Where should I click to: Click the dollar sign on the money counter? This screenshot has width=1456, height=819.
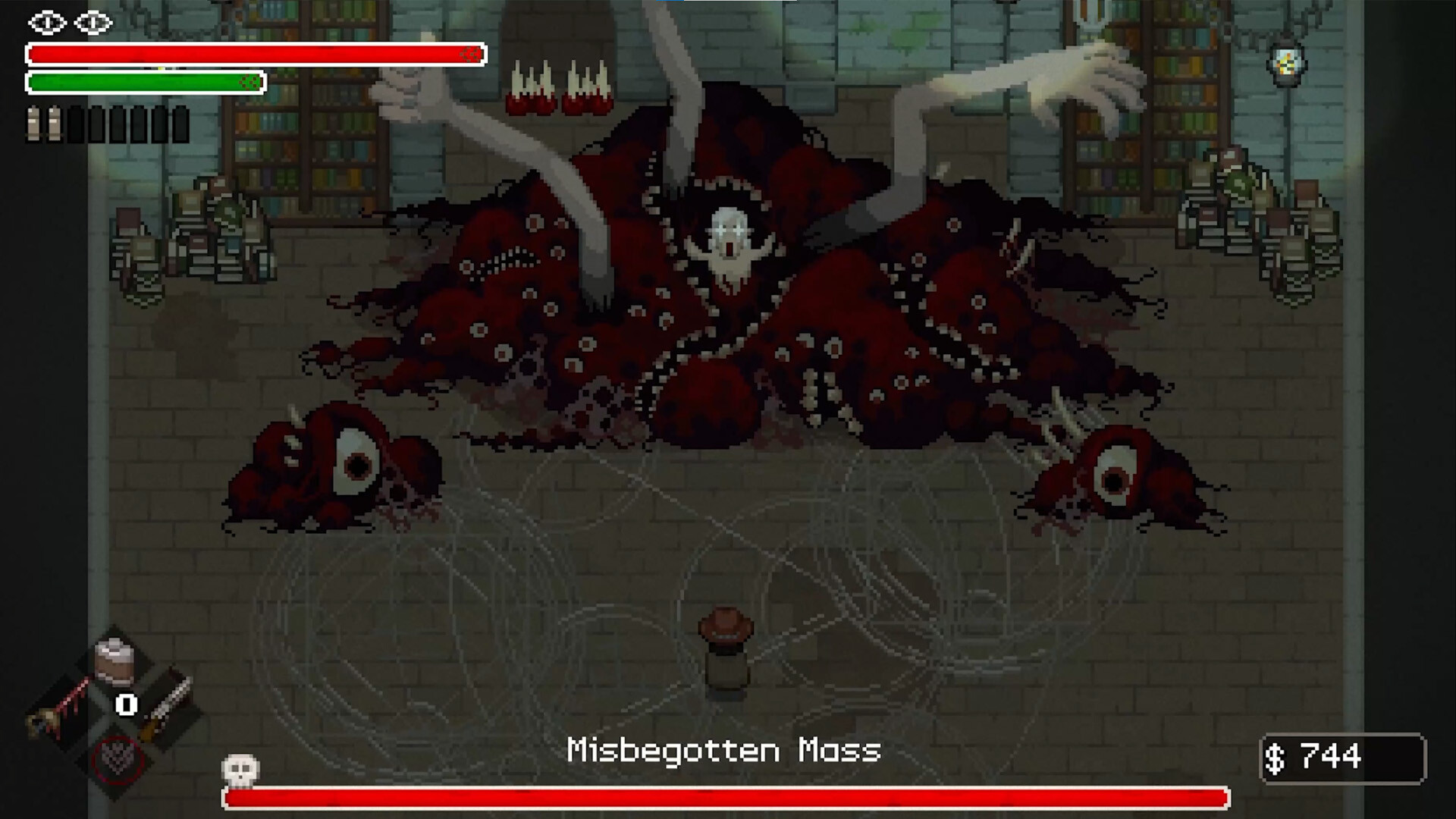(1276, 756)
